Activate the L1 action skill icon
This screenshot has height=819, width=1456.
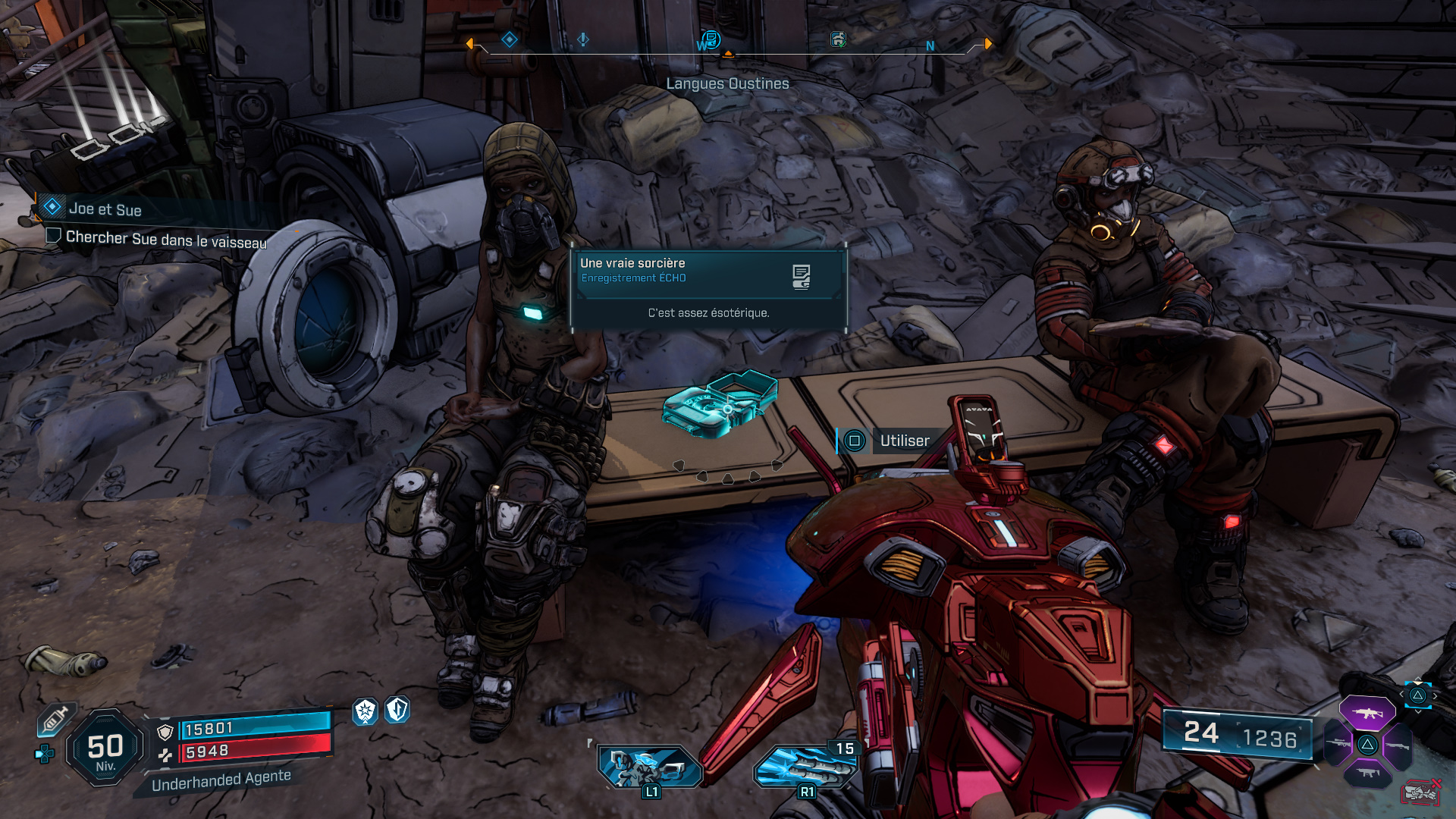651,766
